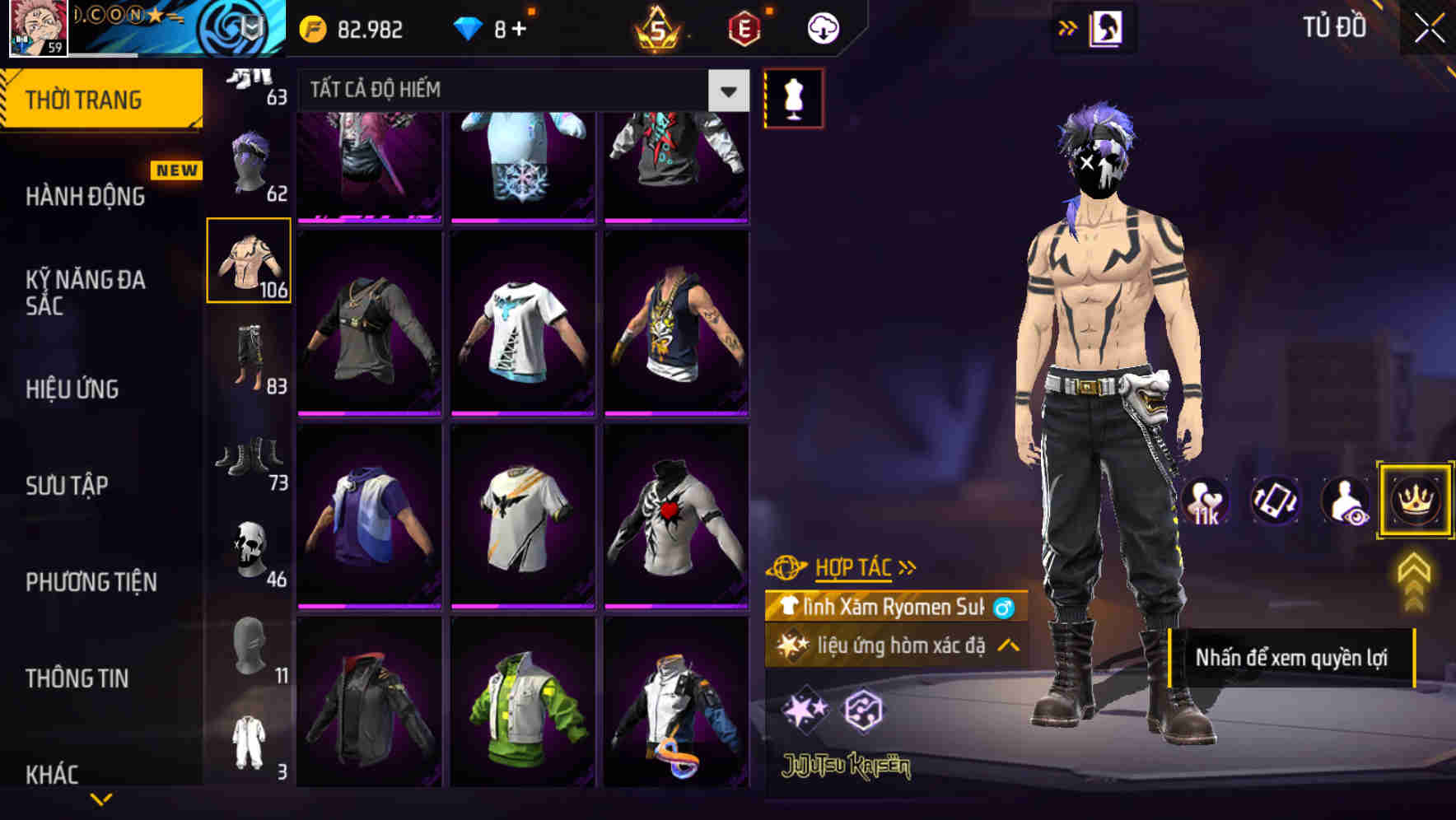Toggle the character preview eye icon
The width and height of the screenshot is (1456, 820).
click(x=1344, y=501)
